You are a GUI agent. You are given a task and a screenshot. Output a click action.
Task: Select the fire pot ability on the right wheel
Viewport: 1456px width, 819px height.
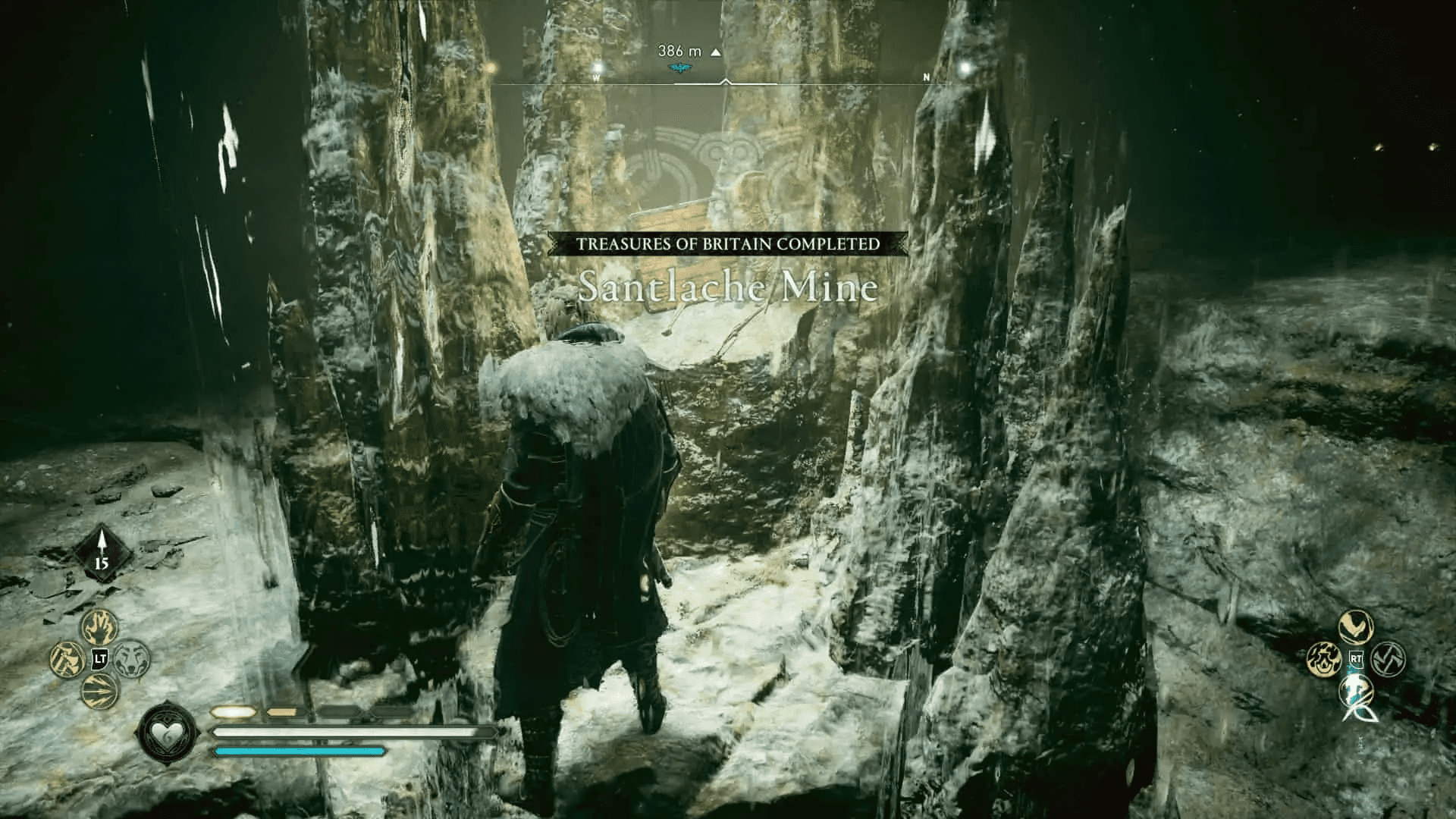pos(1325,658)
